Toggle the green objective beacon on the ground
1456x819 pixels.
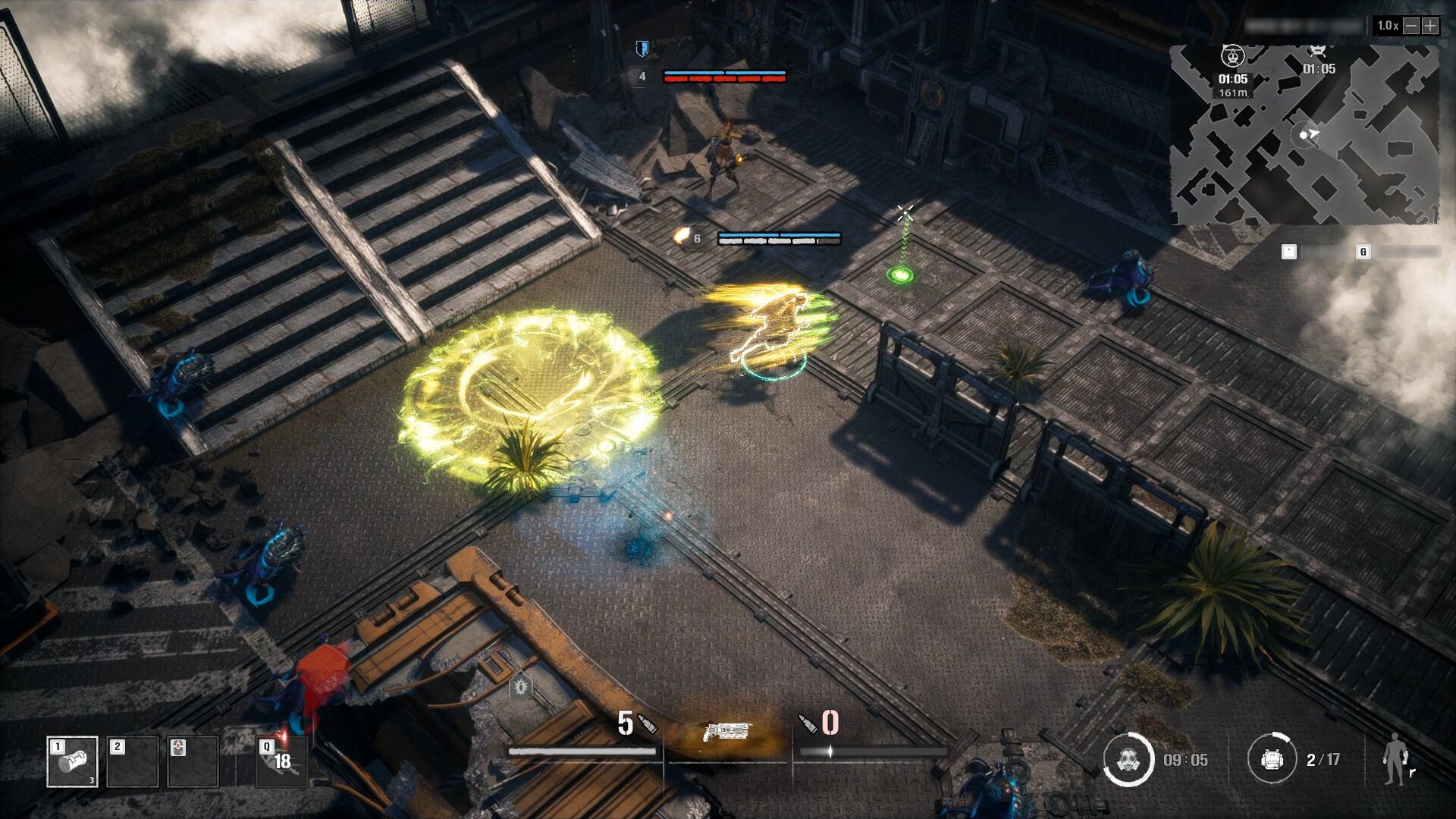(x=902, y=273)
